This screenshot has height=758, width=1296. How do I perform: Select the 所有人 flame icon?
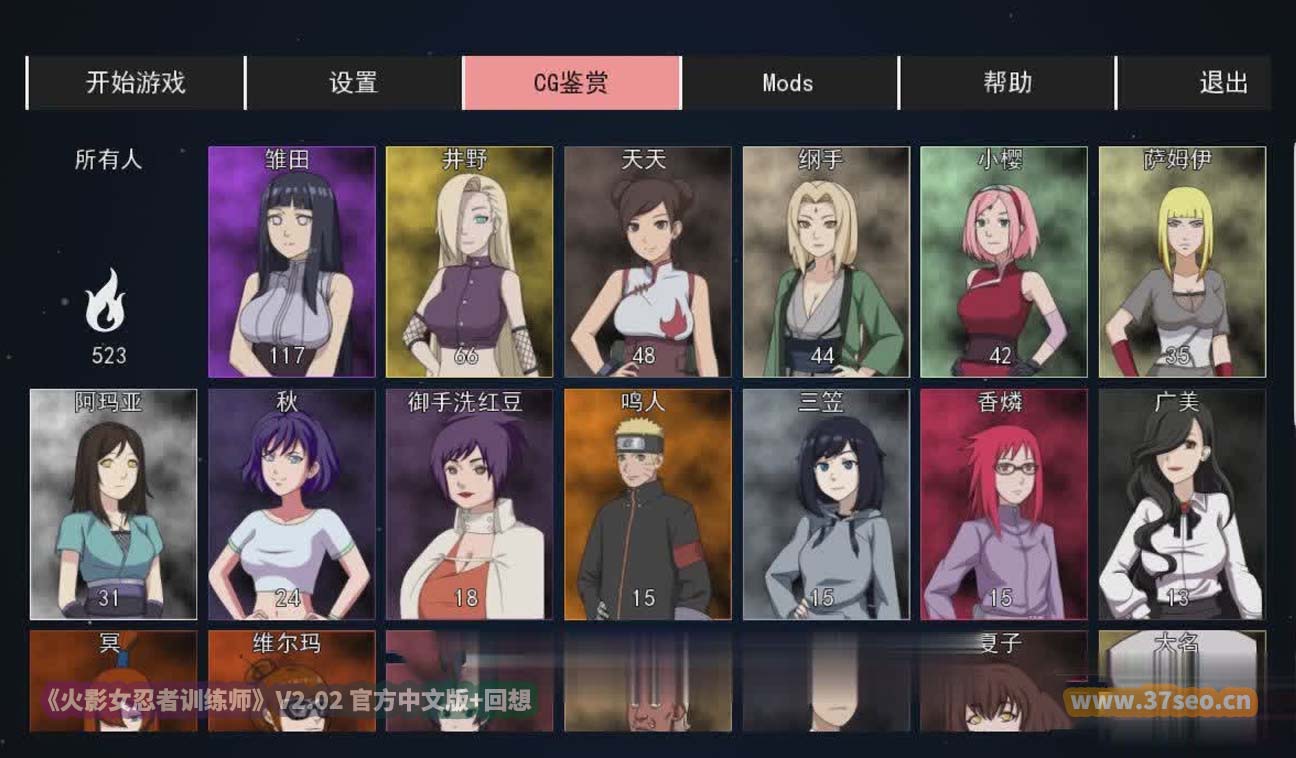point(106,301)
